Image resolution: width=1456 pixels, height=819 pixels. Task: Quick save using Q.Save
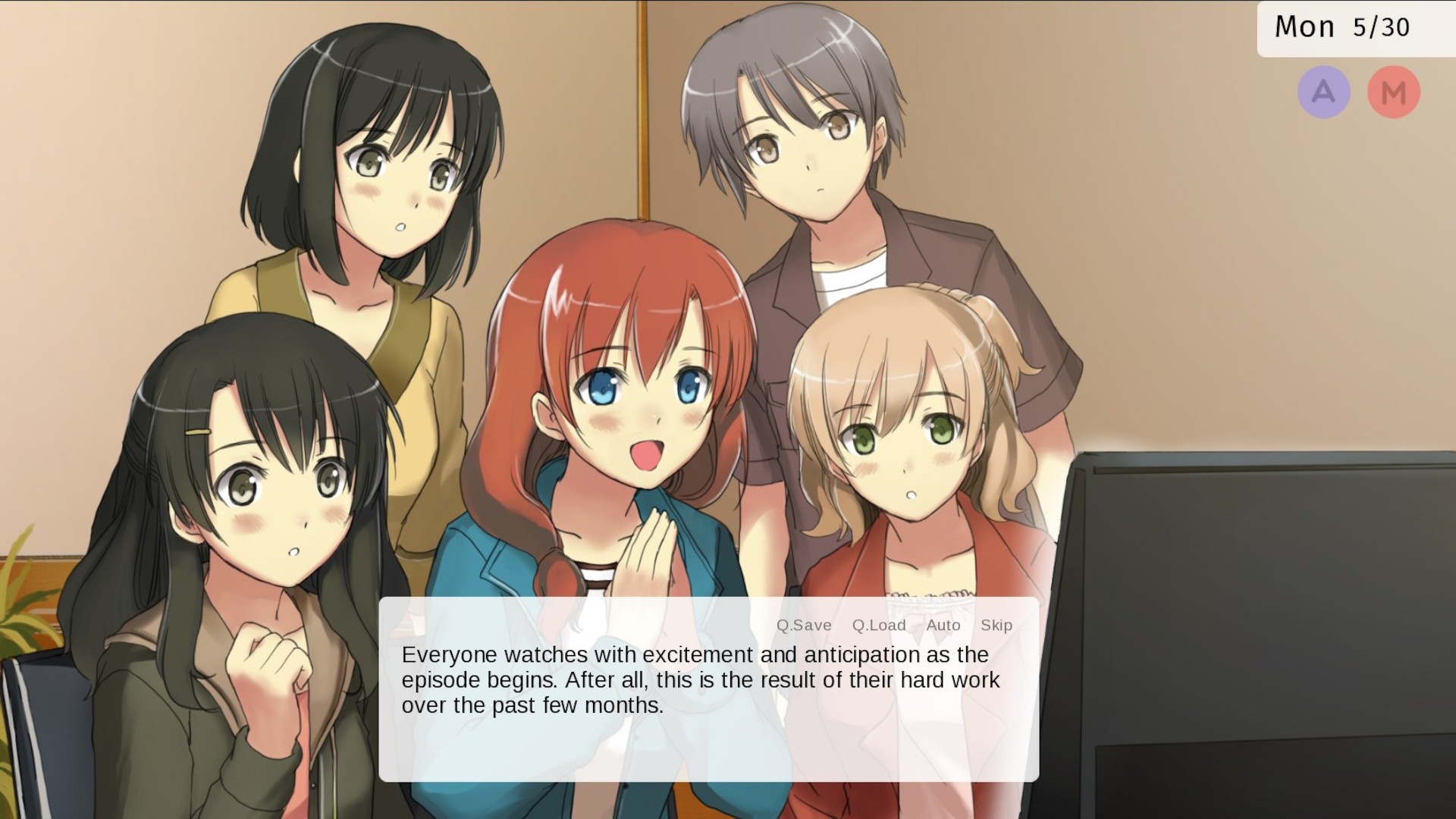pyautogui.click(x=804, y=625)
